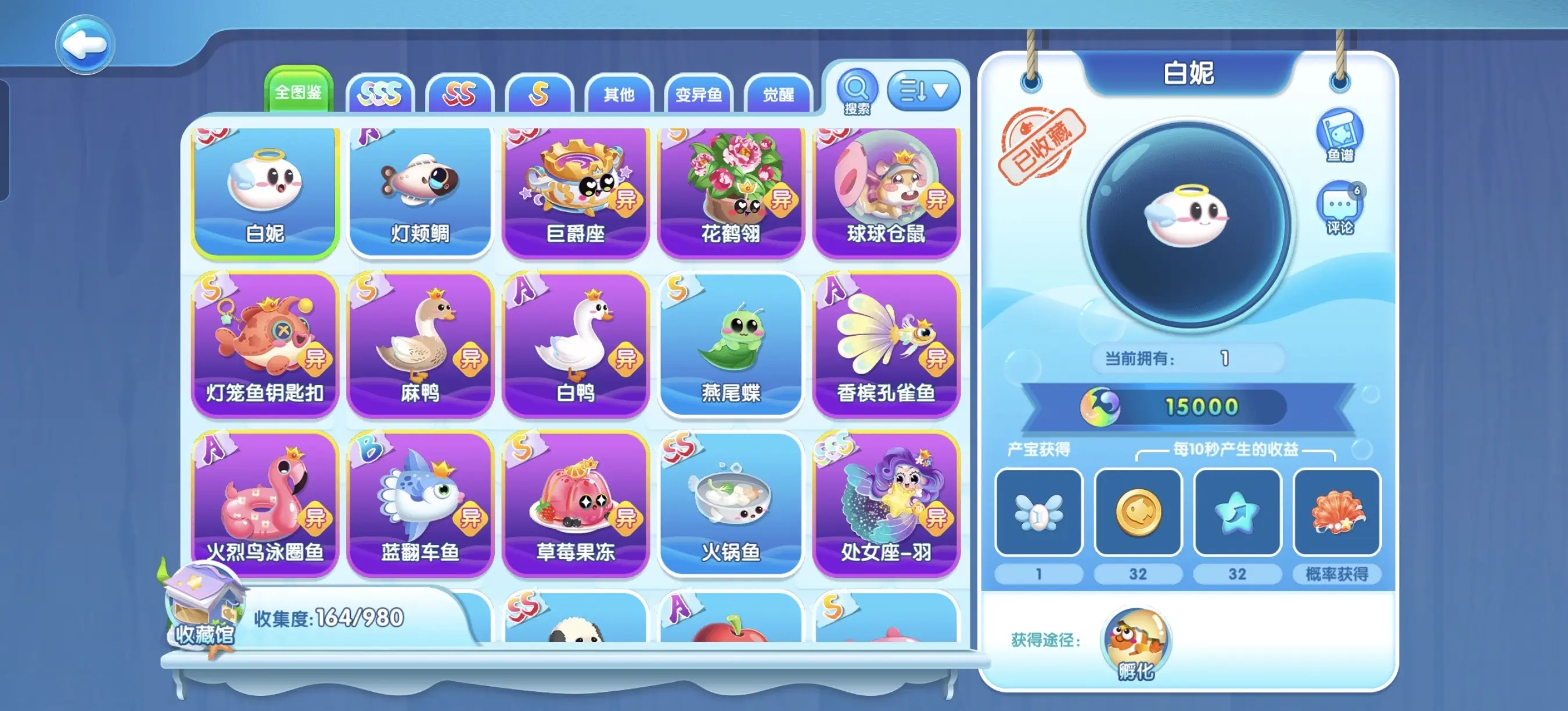Select the 燕尾蝶 card

[x=731, y=344]
